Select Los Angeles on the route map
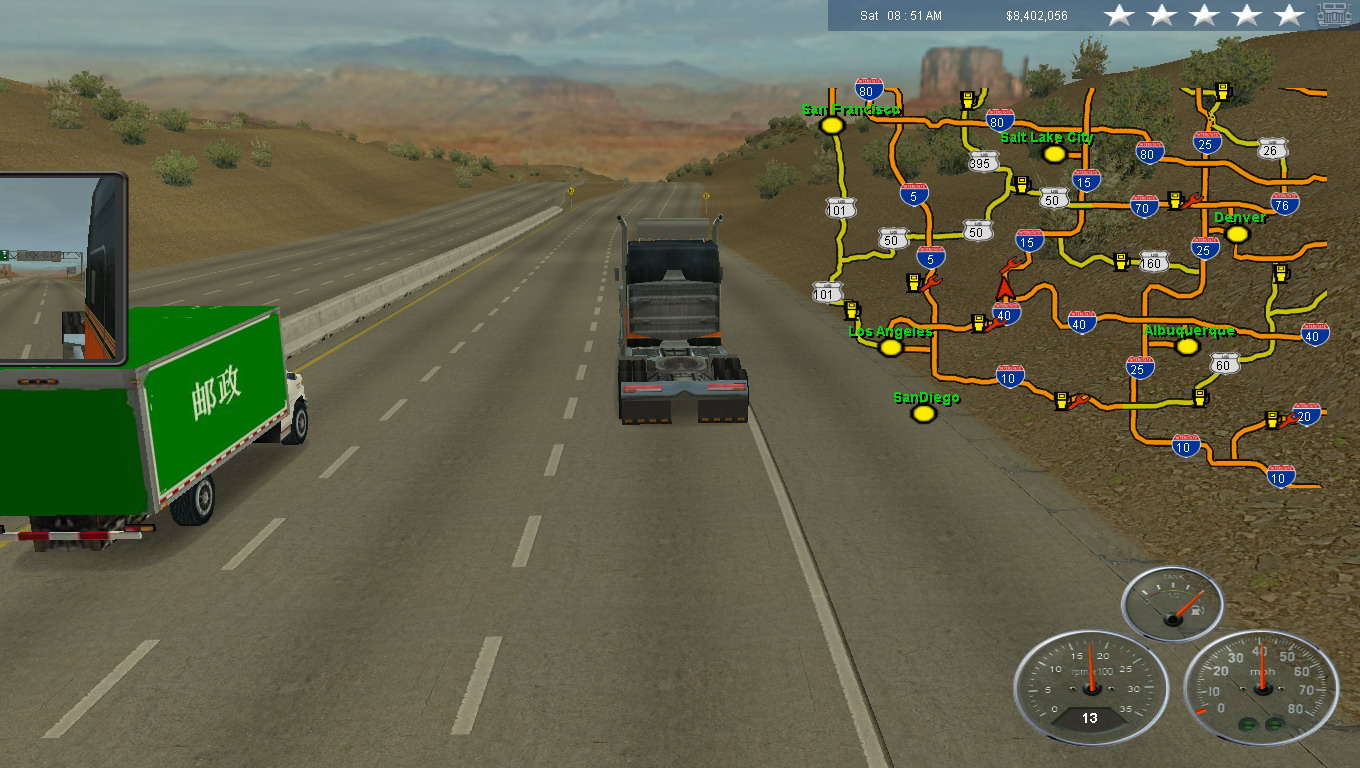 click(890, 347)
